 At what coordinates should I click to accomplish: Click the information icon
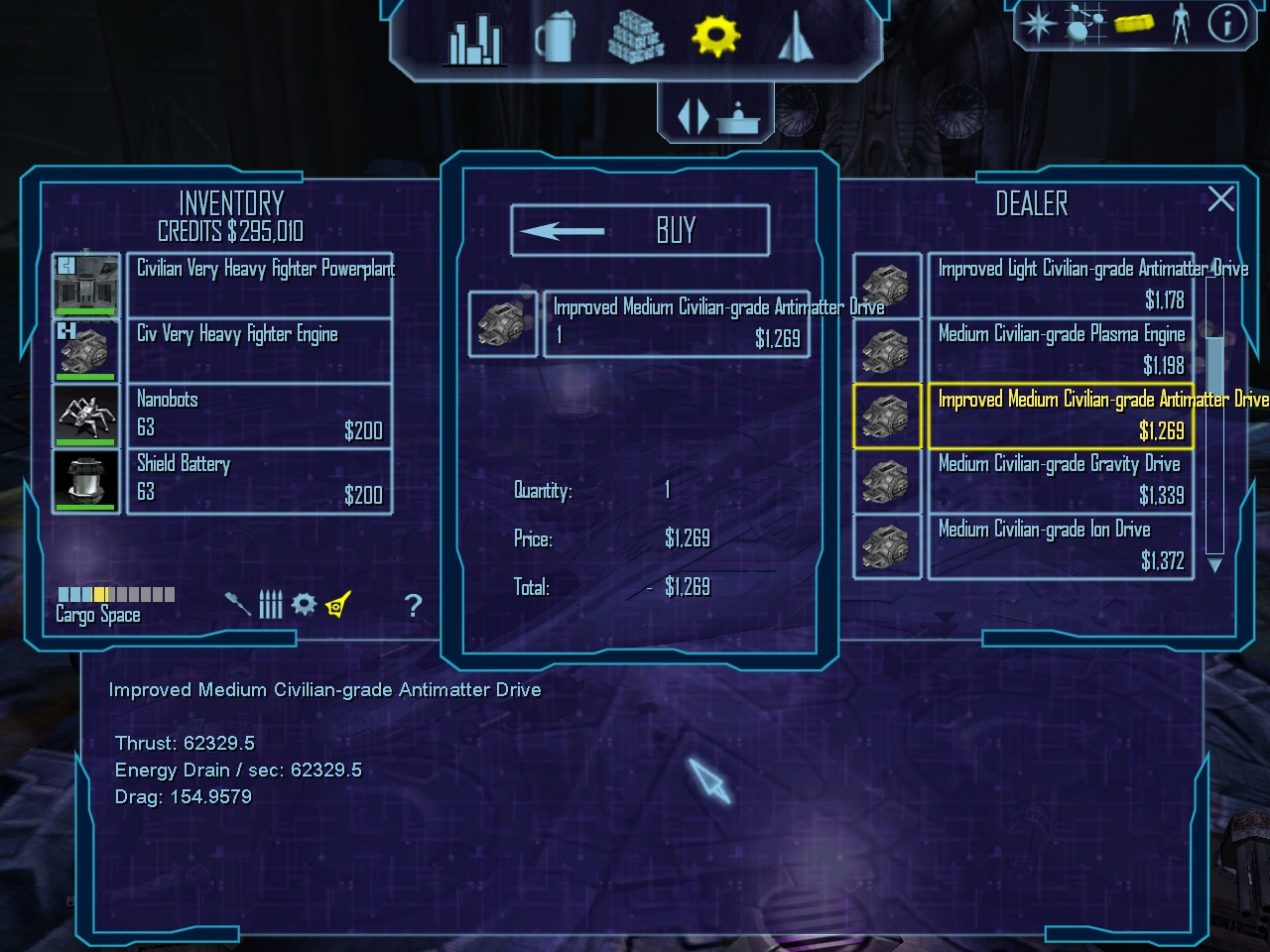pyautogui.click(x=1227, y=23)
